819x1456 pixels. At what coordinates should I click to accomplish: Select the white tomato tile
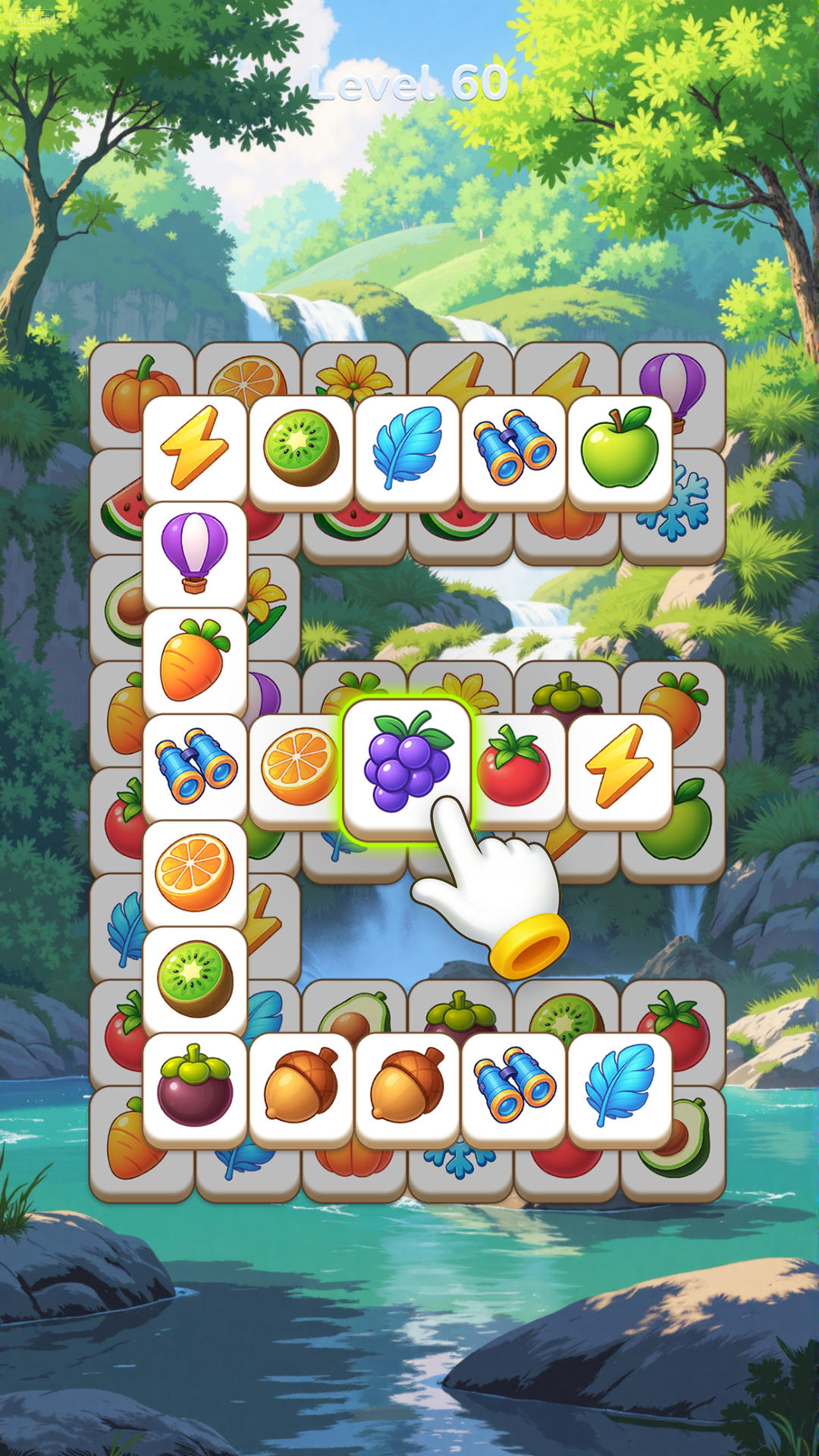pyautogui.click(x=516, y=767)
